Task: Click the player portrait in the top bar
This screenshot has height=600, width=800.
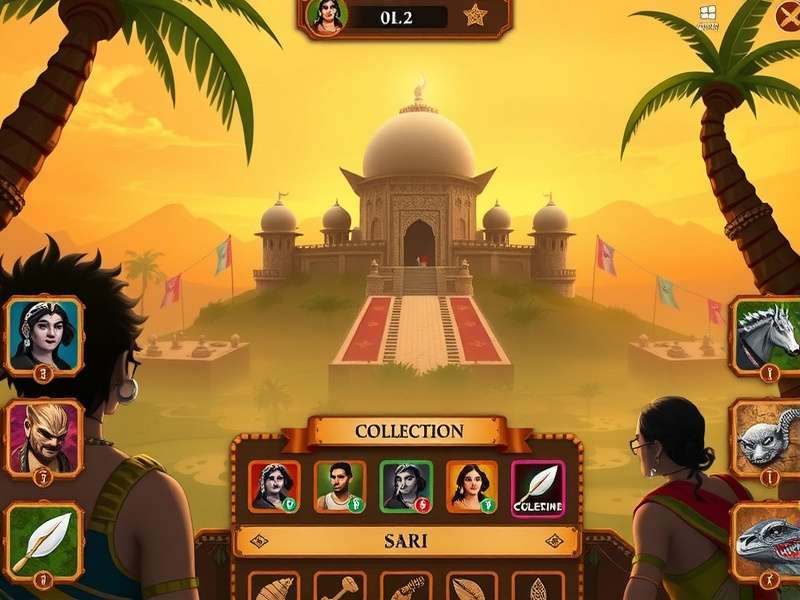Action: (x=326, y=16)
